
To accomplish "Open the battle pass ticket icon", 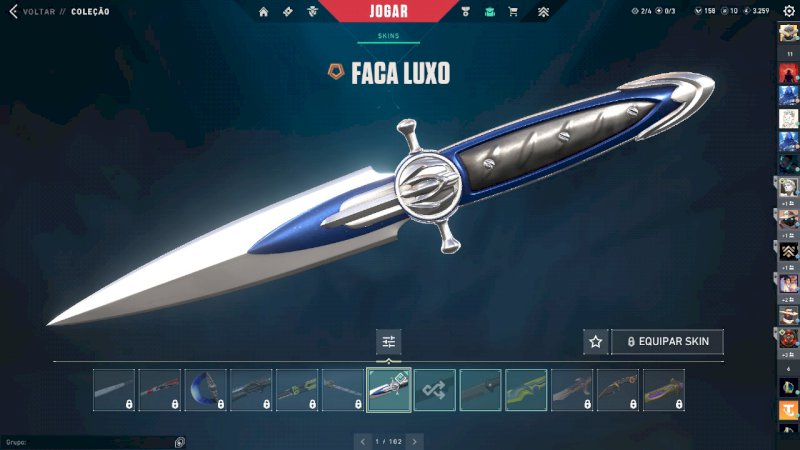I will point(287,12).
